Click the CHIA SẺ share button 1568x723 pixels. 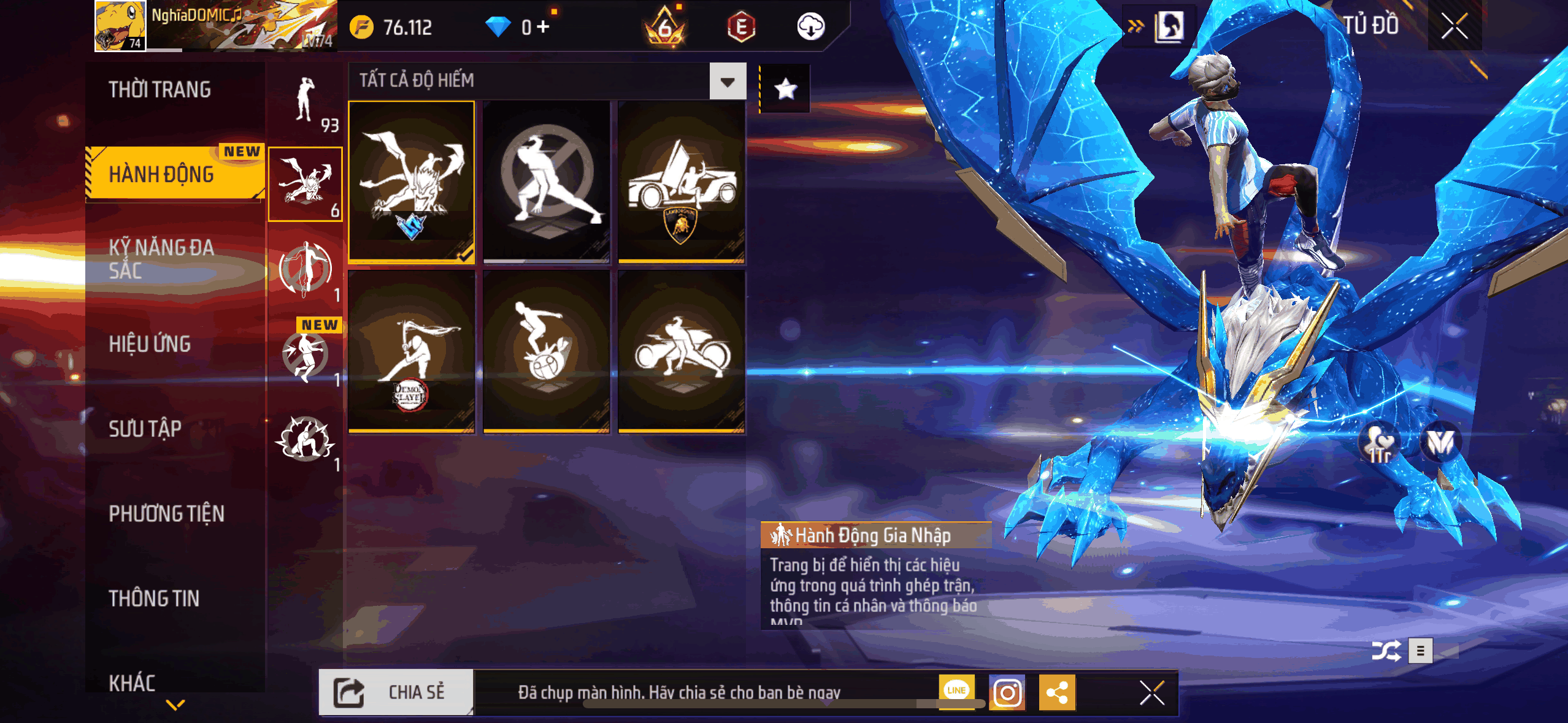click(396, 692)
